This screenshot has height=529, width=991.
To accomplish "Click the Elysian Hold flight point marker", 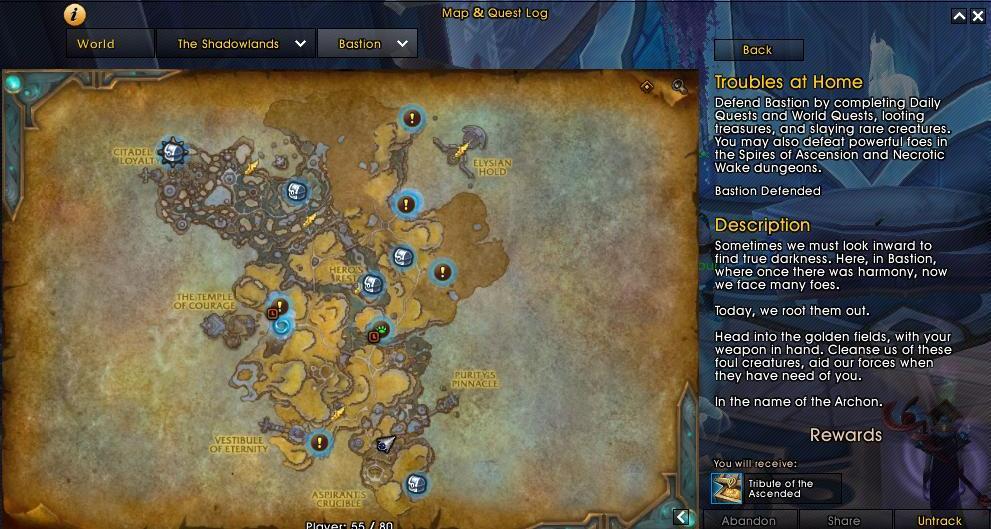I will pyautogui.click(x=462, y=151).
